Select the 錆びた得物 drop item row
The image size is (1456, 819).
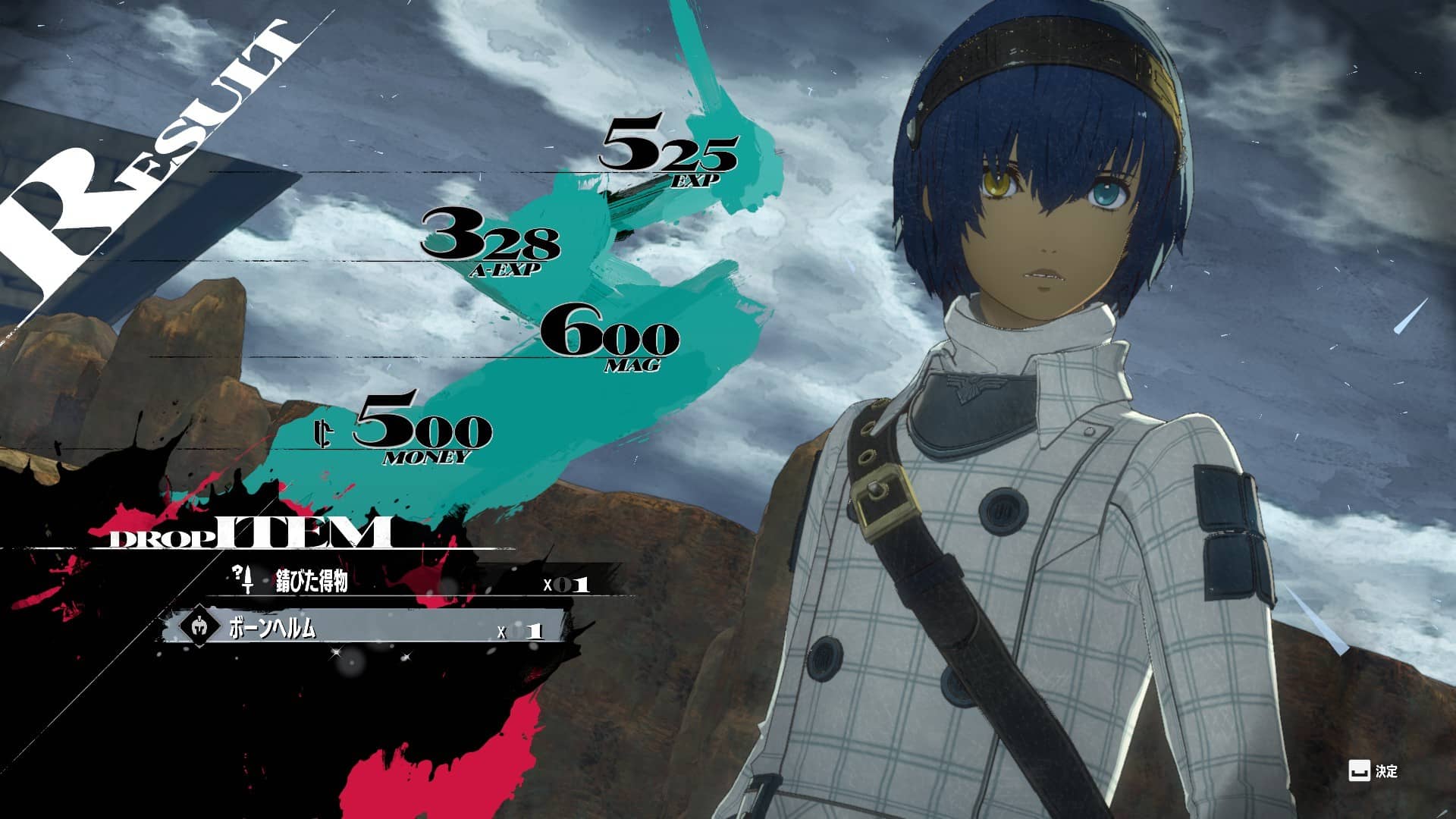(409, 582)
